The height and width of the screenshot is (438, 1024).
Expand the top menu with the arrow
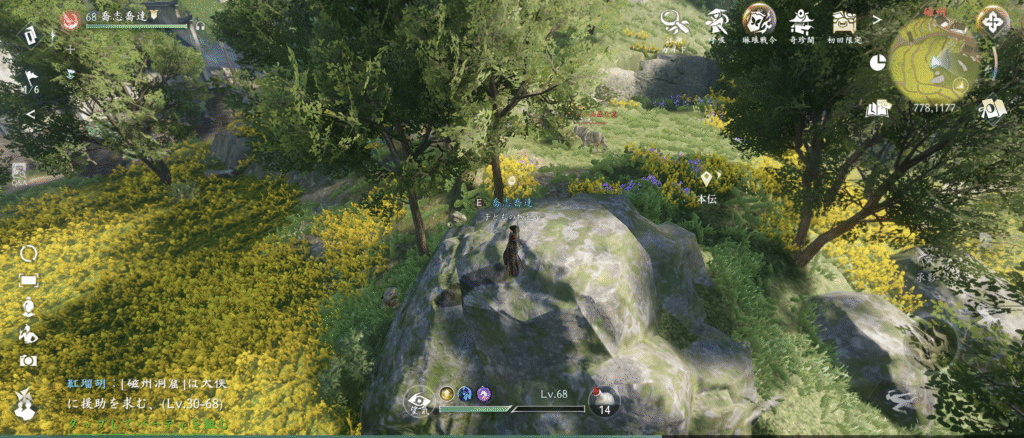(x=877, y=19)
